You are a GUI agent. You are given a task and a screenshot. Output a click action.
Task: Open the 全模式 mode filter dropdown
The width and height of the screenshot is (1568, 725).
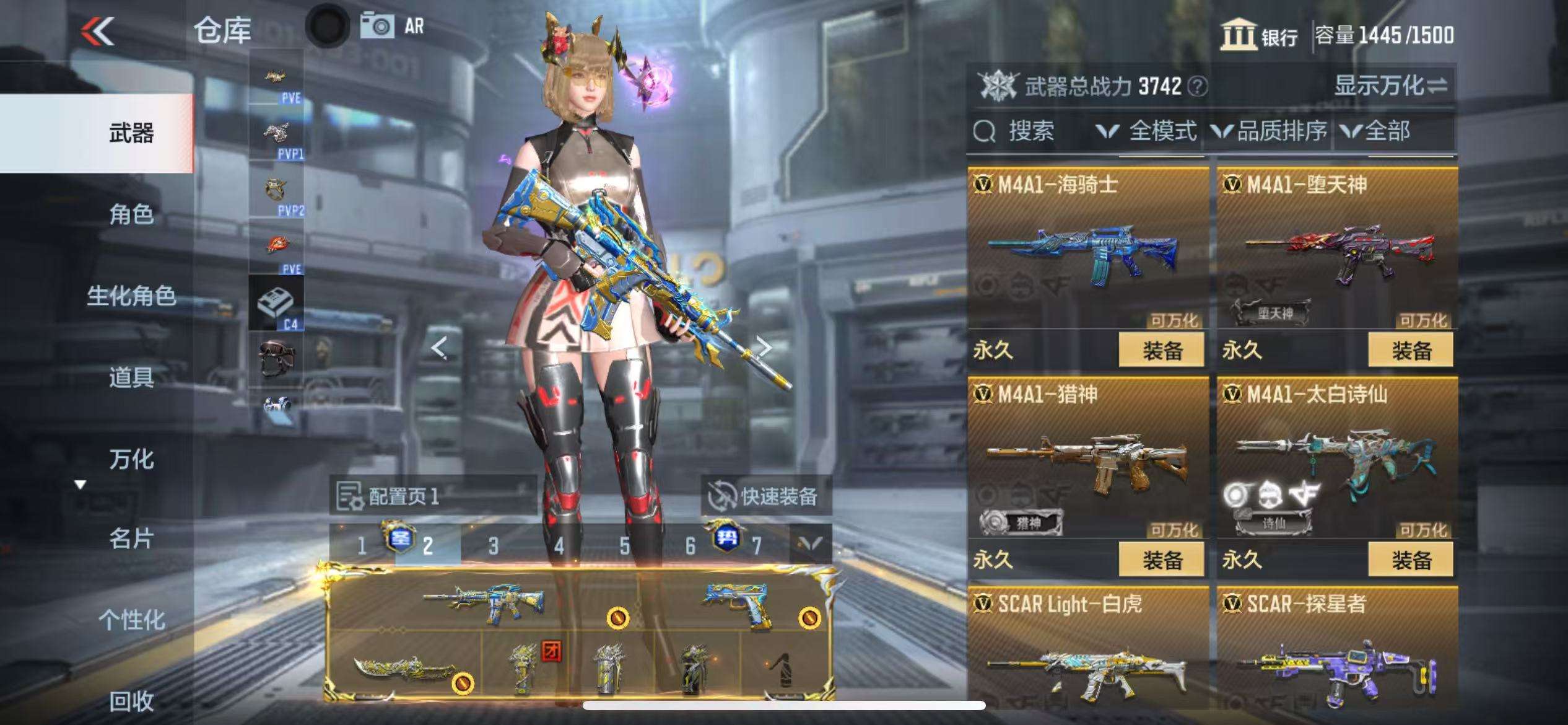1147,131
